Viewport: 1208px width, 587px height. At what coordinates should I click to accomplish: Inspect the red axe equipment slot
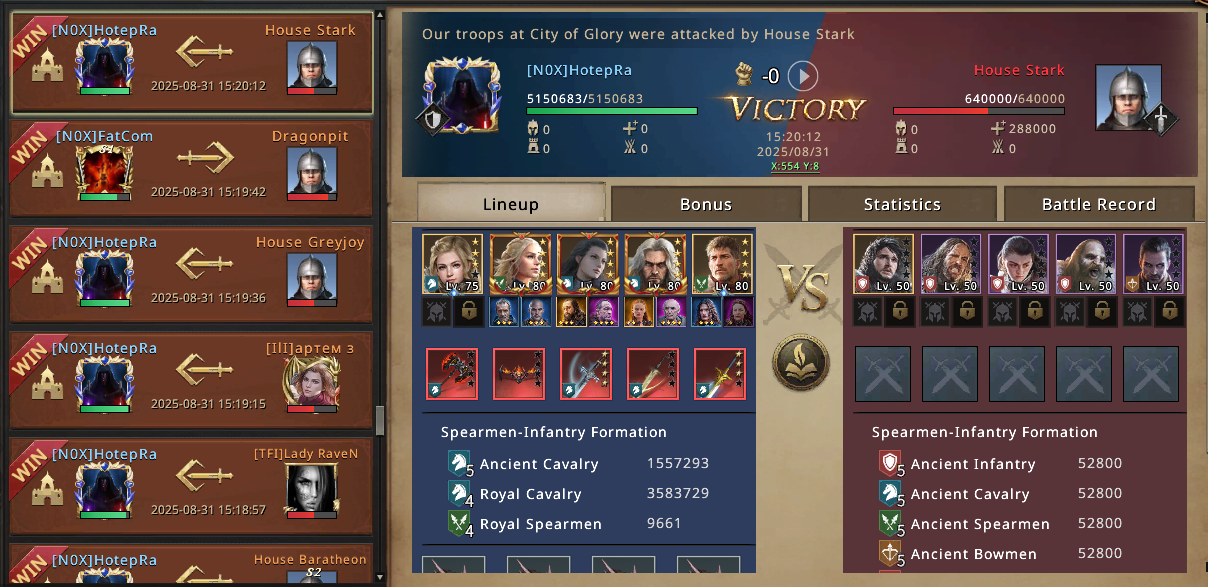point(451,374)
